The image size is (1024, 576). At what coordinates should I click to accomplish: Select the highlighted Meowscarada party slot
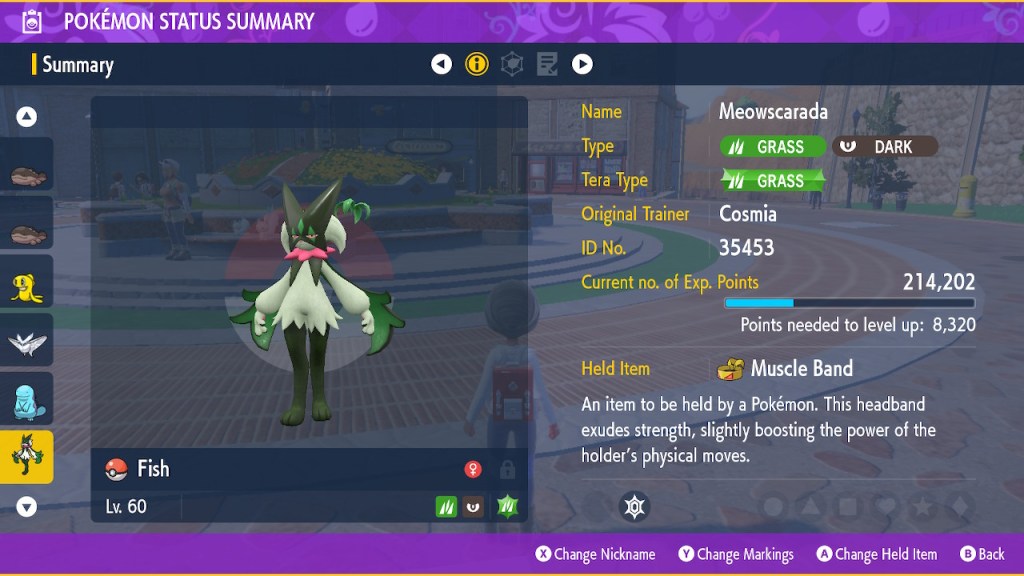(x=27, y=456)
